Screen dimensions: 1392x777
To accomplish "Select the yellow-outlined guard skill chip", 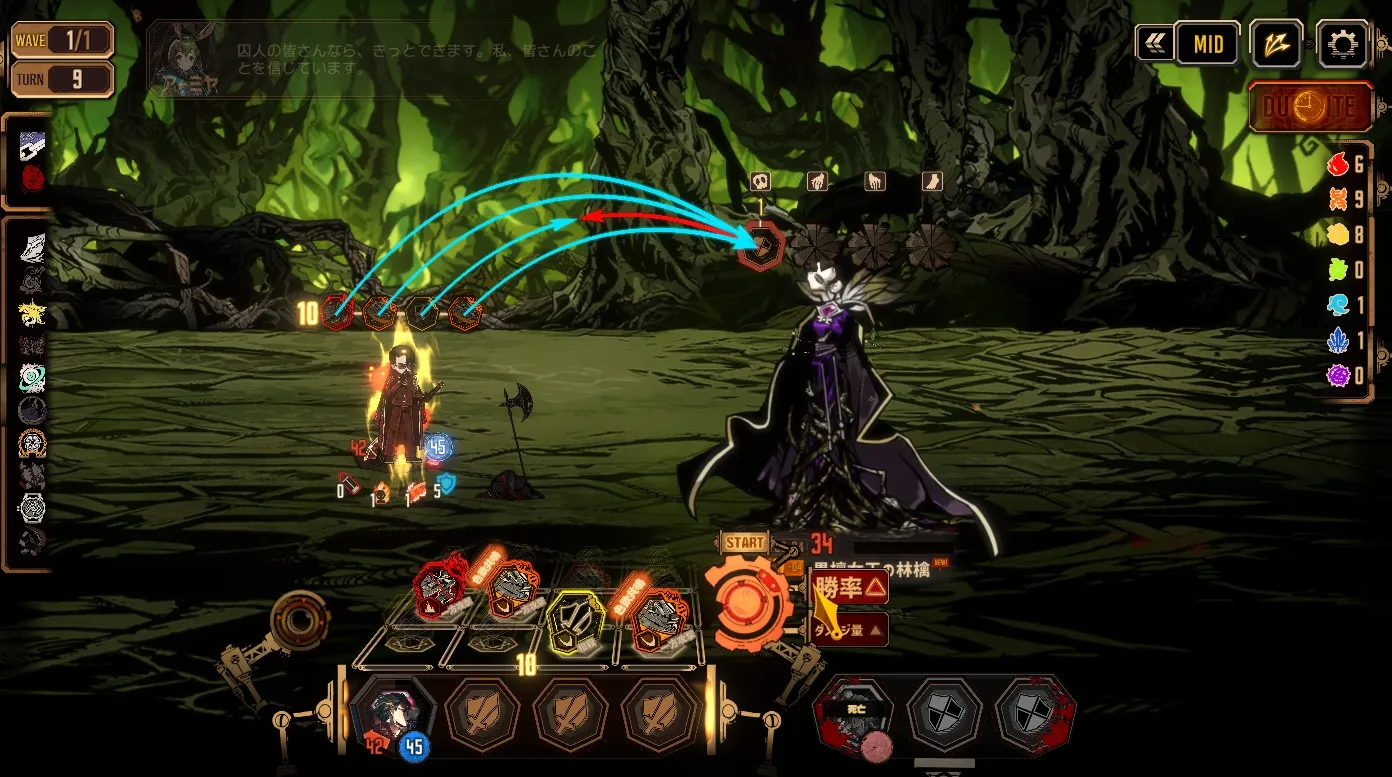I will [x=574, y=619].
